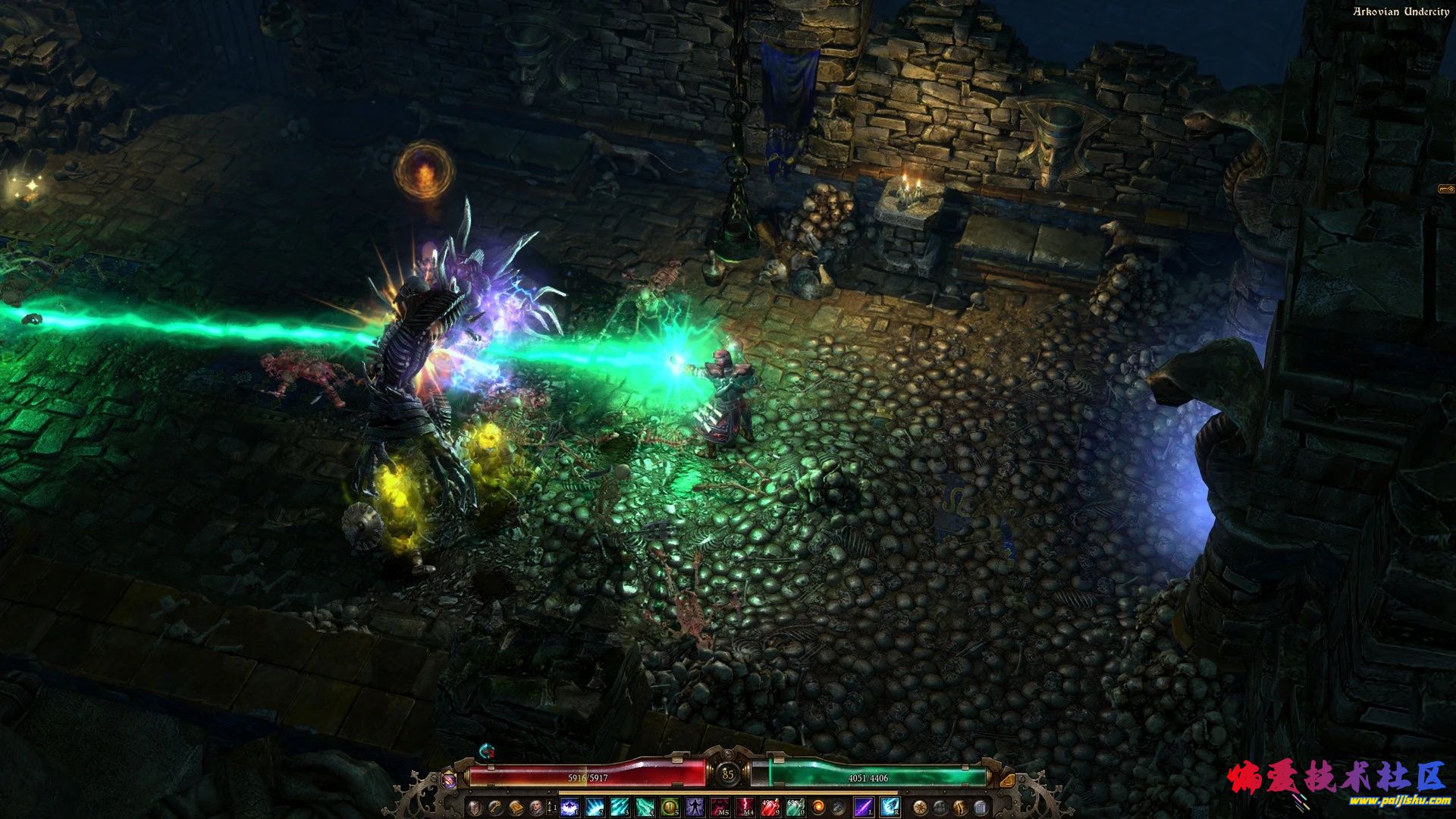
Task: Select the purple silhouette aura skill
Action: coord(695,807)
